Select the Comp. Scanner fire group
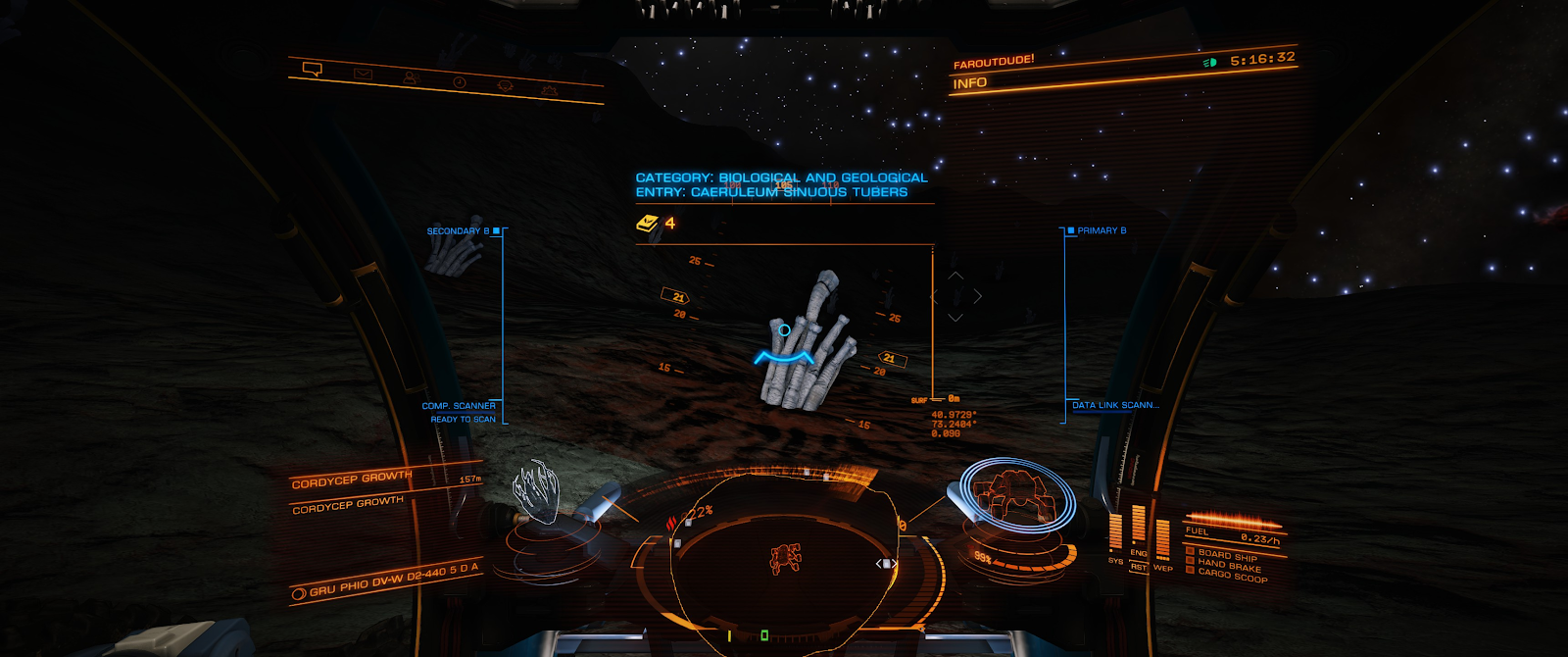 459,406
